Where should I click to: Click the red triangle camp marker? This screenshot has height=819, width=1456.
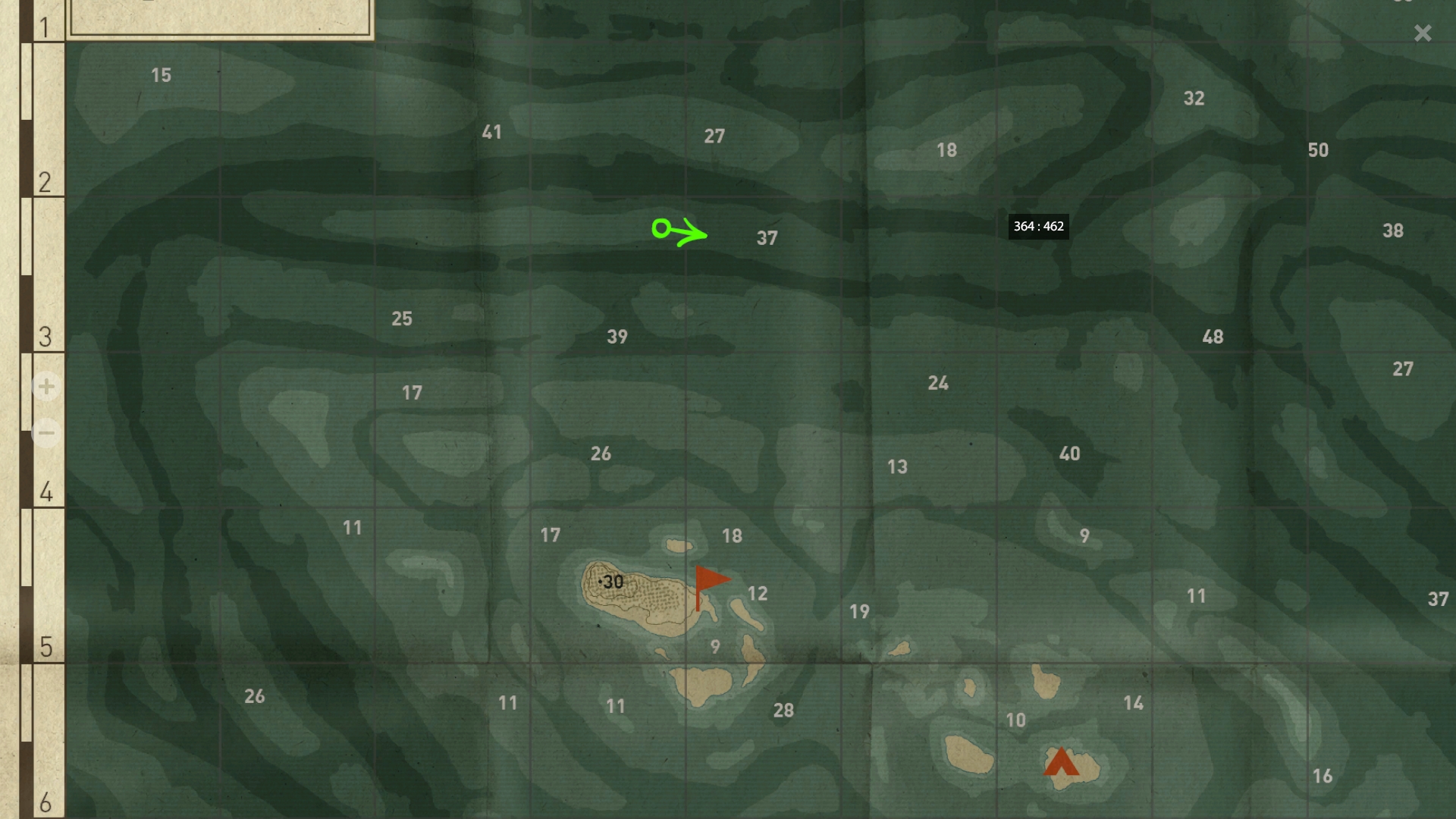[x=1060, y=762]
